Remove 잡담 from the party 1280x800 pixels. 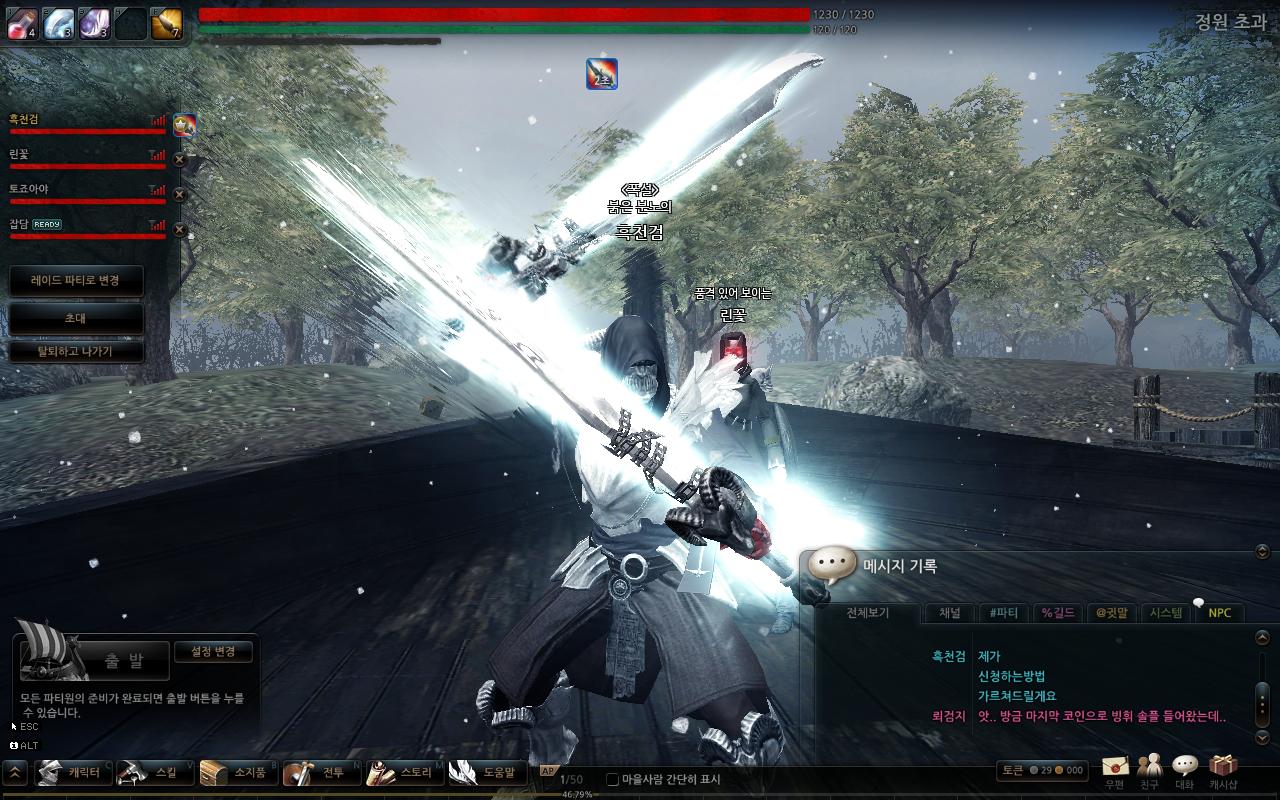click(180, 229)
